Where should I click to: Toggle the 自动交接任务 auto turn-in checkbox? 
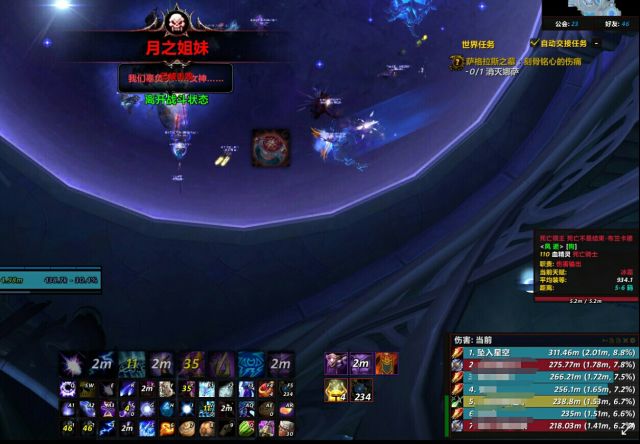tap(536, 44)
